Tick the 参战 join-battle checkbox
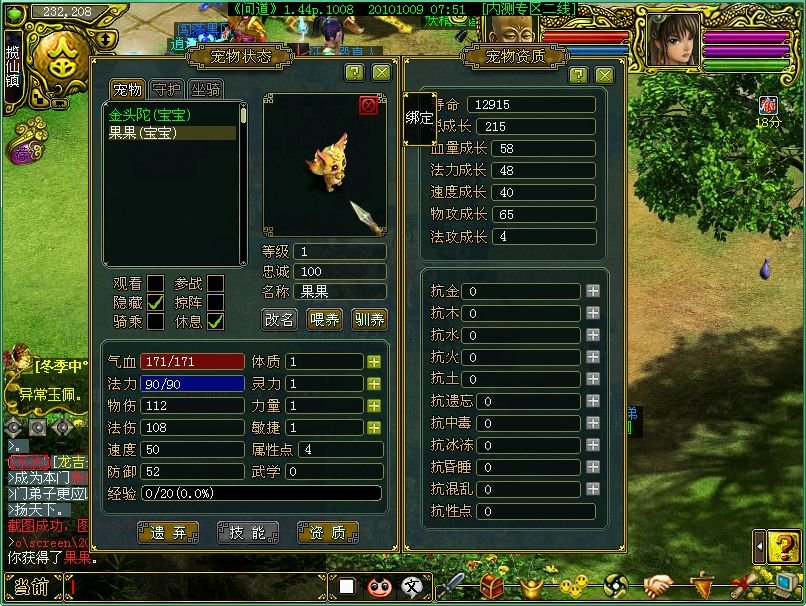 (215, 282)
